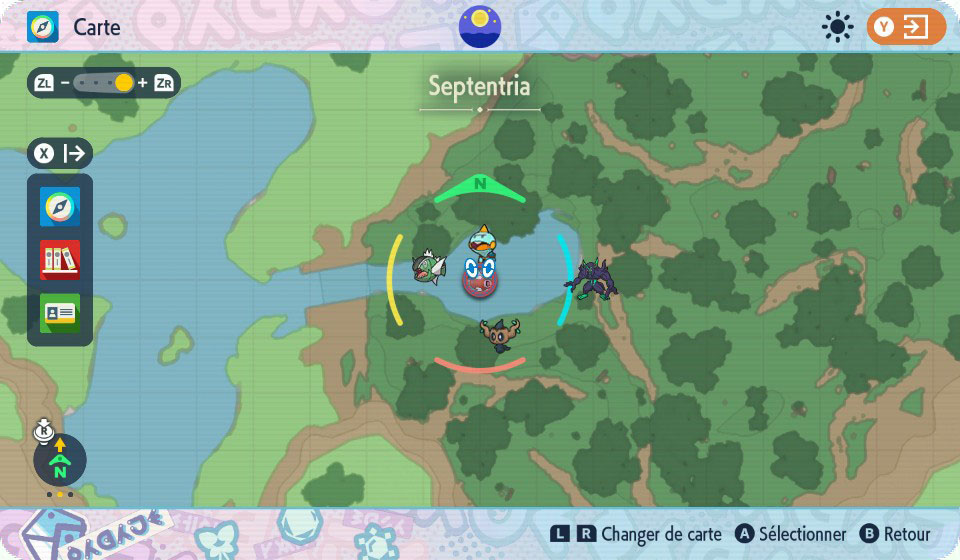Screen dimensions: 960x560
Task: Open the Pokédex books icon
Action: 60,260
